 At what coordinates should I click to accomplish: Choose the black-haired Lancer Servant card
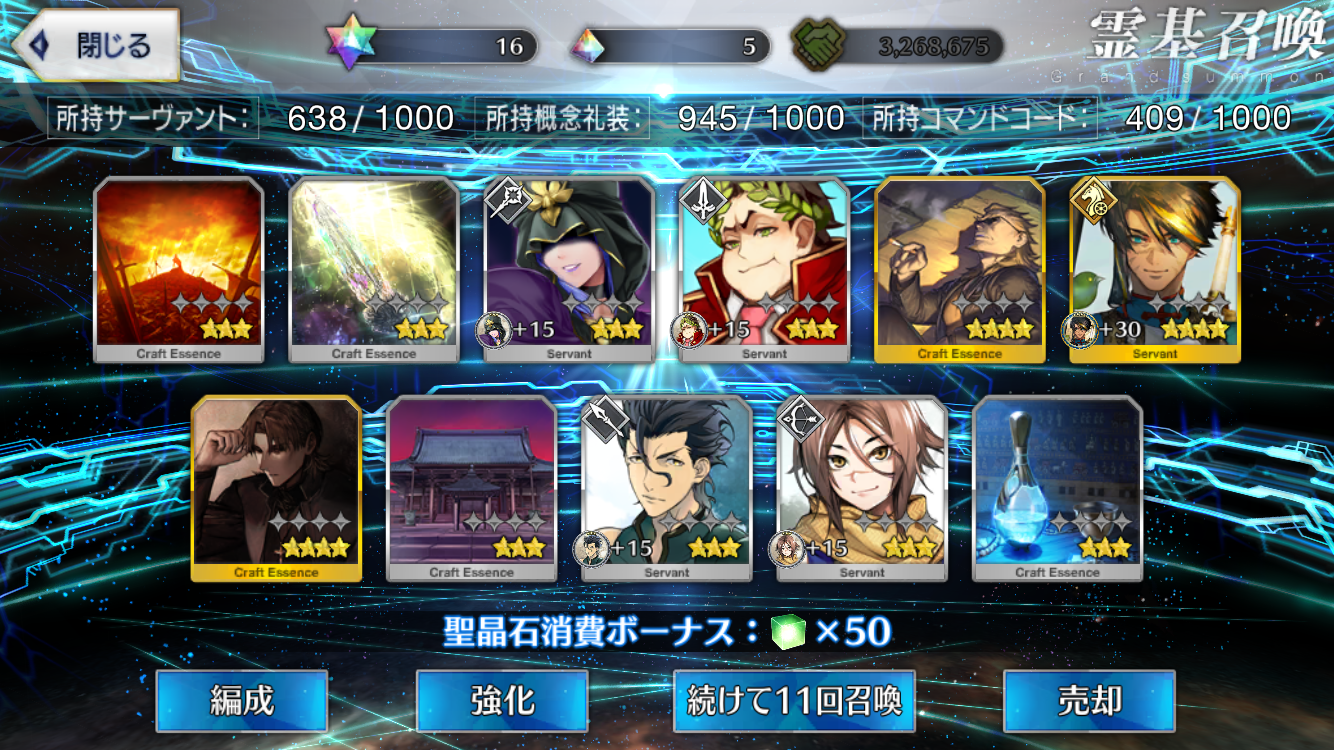click(x=667, y=488)
